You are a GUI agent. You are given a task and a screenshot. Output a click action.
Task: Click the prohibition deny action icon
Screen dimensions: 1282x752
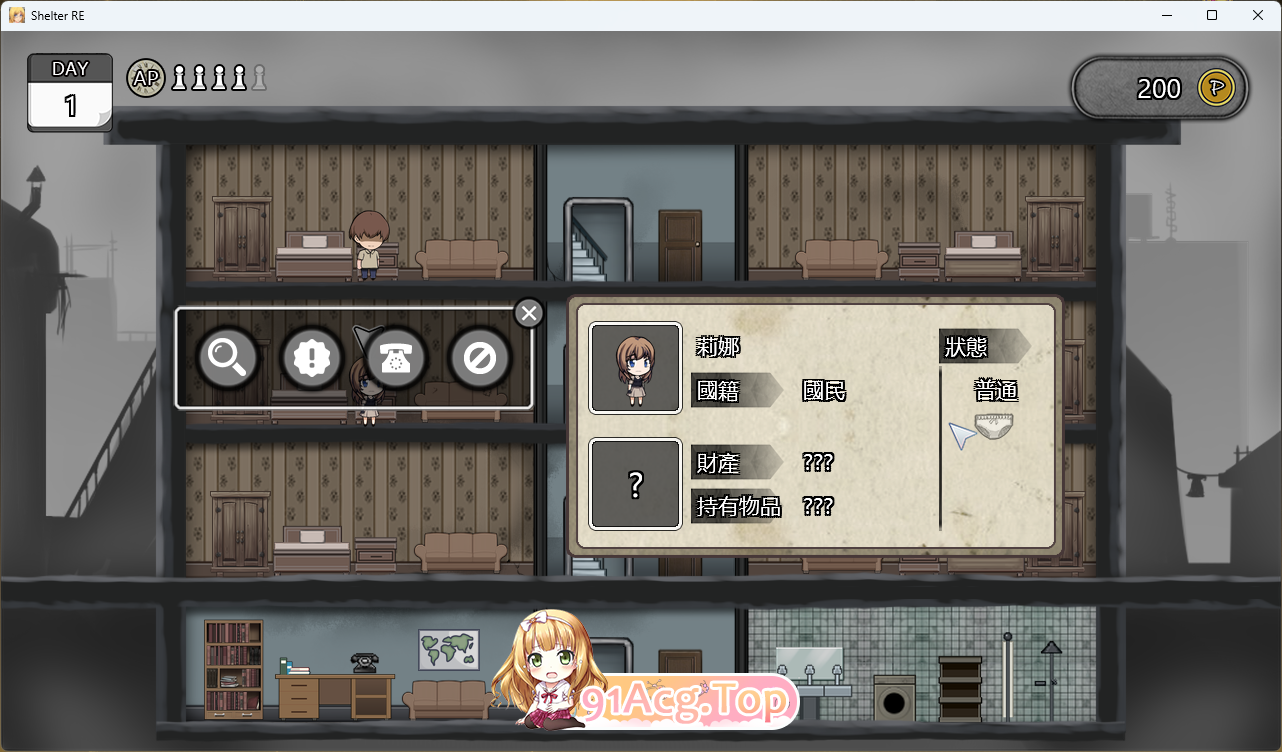coord(480,358)
